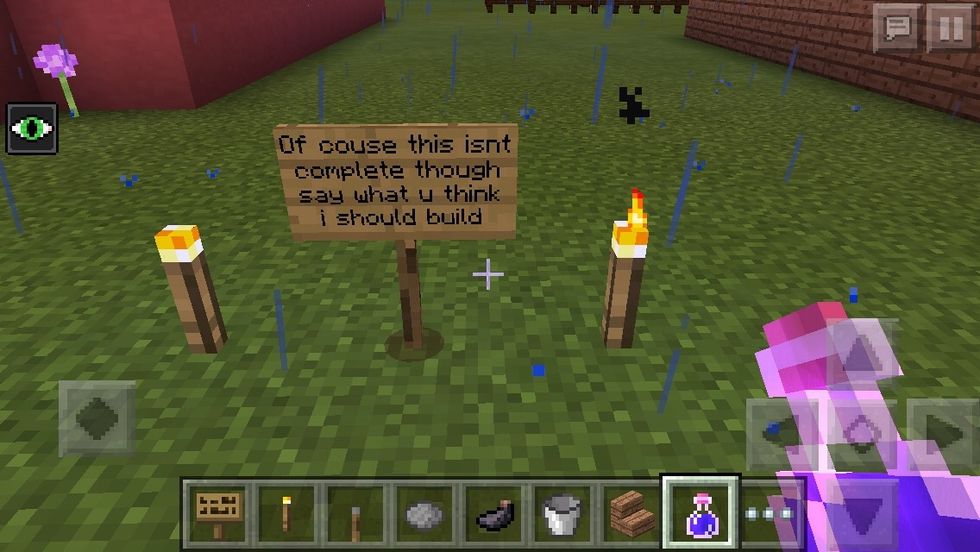Viewport: 980px width, 552px height.
Task: Choose the grey-tipped stick hotbar slot
Action: pyautogui.click(x=355, y=513)
